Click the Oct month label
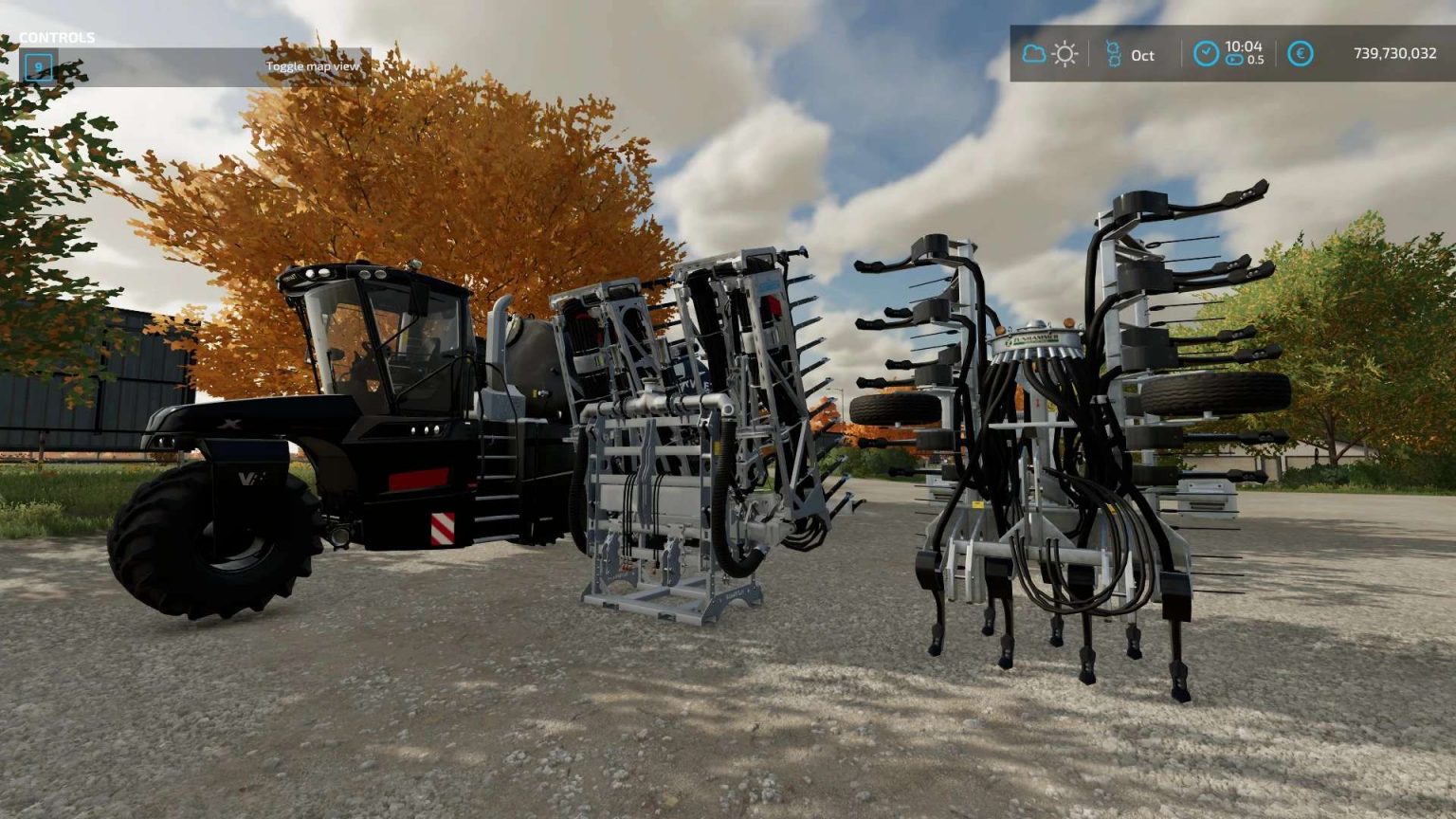Image resolution: width=1456 pixels, height=819 pixels. (1142, 55)
